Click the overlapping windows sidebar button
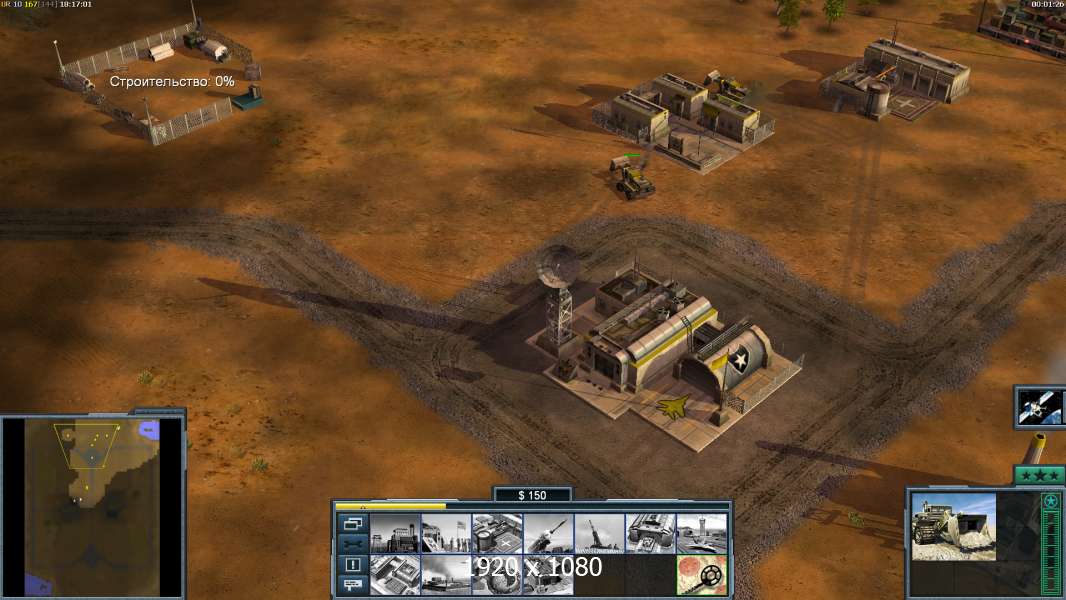This screenshot has width=1066, height=600. point(353,523)
